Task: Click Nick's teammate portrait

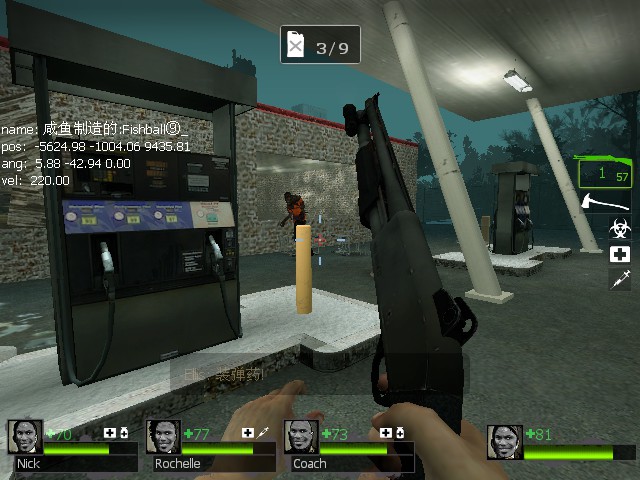Action: point(25,437)
